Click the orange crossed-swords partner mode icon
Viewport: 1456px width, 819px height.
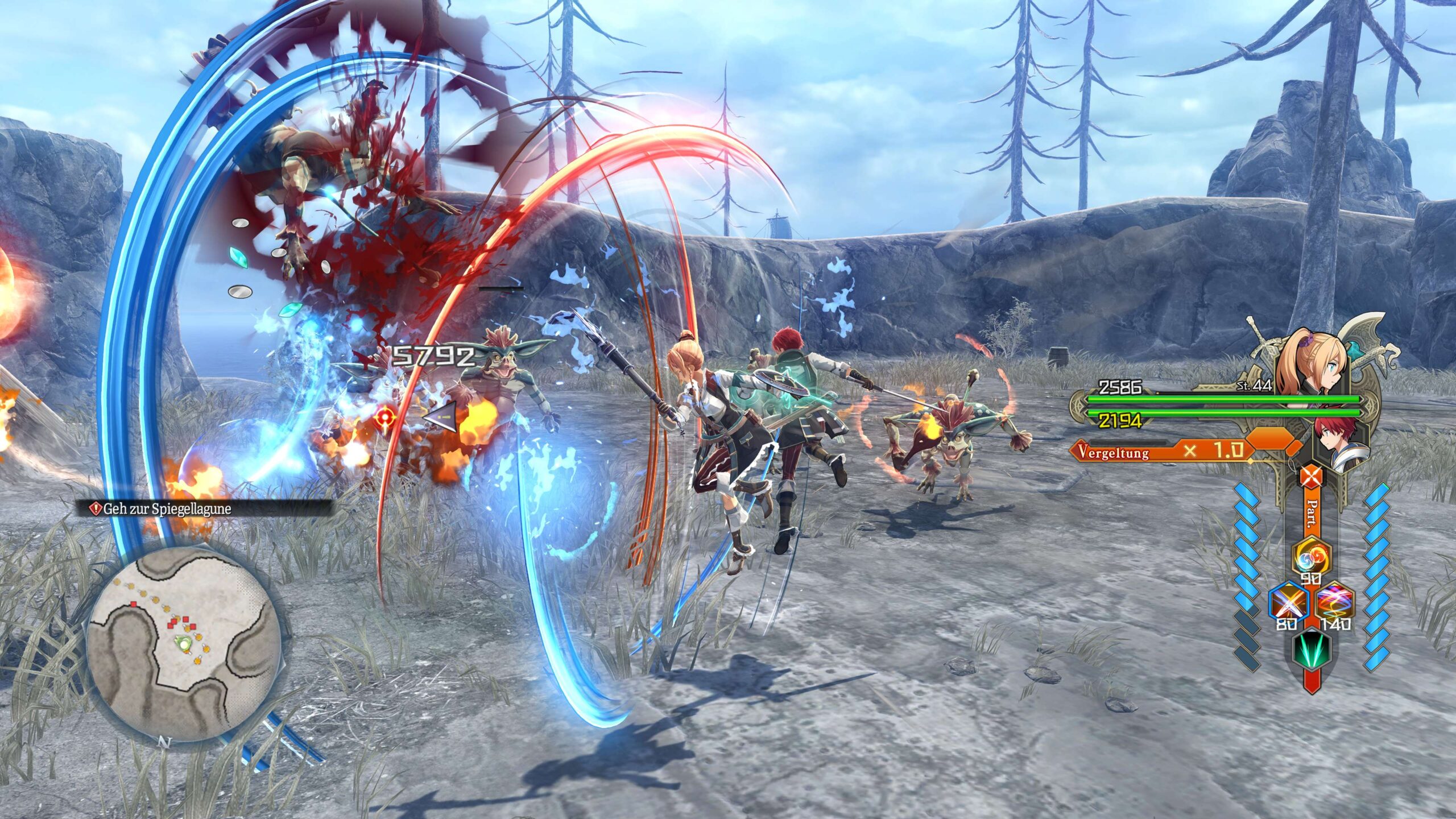1310,477
